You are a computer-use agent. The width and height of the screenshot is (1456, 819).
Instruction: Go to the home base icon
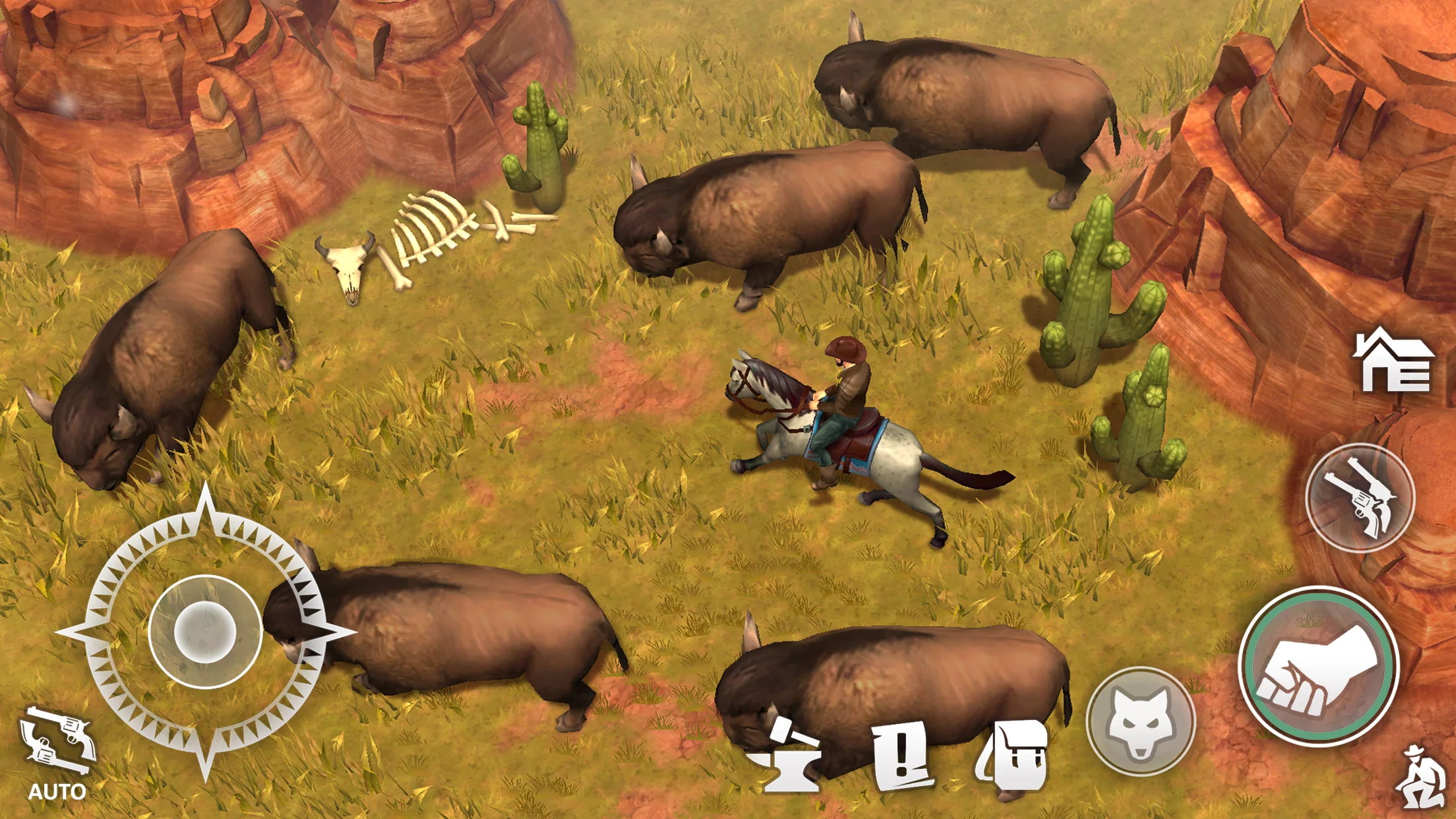point(1393,361)
